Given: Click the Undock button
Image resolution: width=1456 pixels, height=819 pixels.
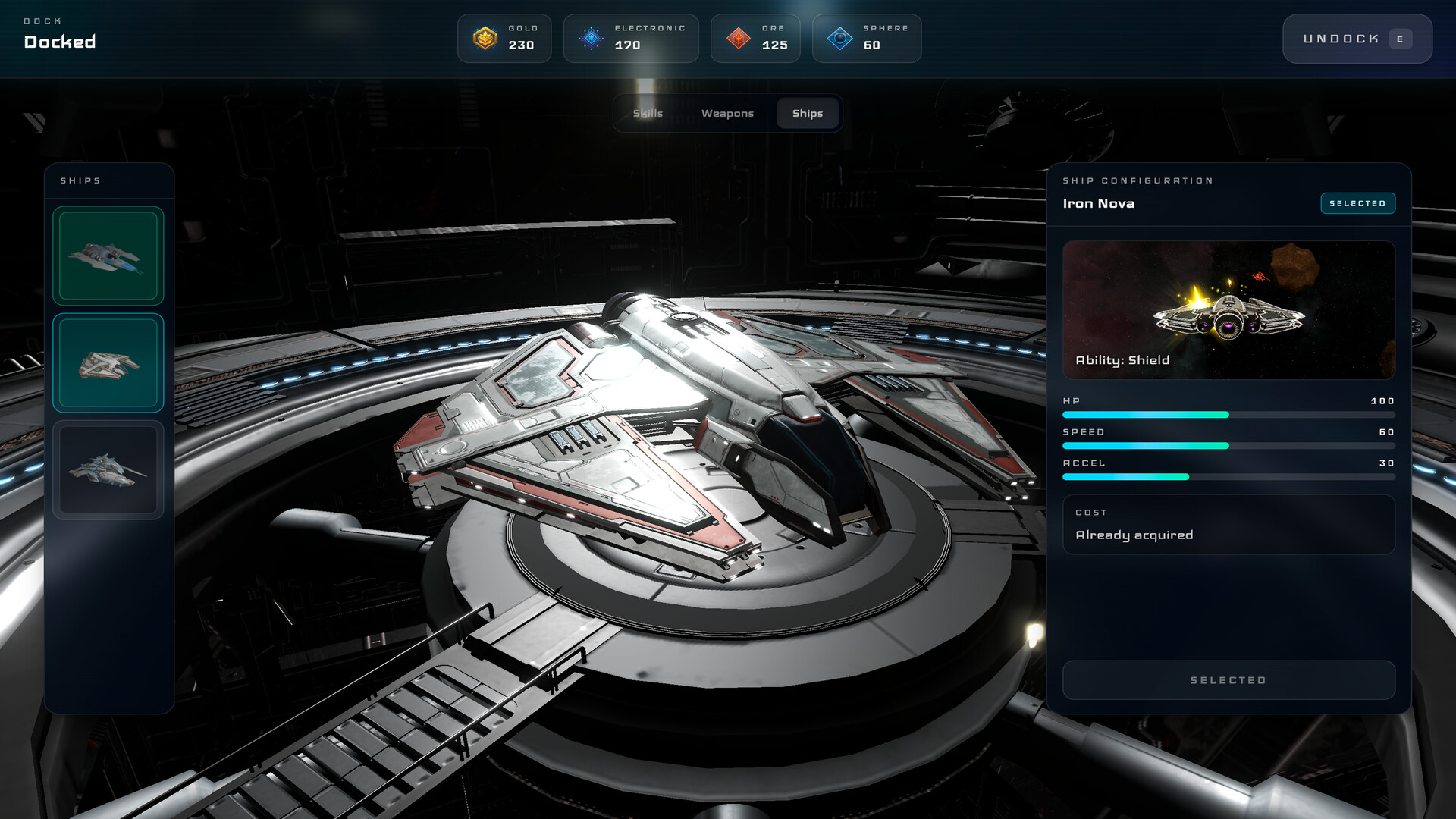Looking at the screenshot, I should tap(1356, 39).
